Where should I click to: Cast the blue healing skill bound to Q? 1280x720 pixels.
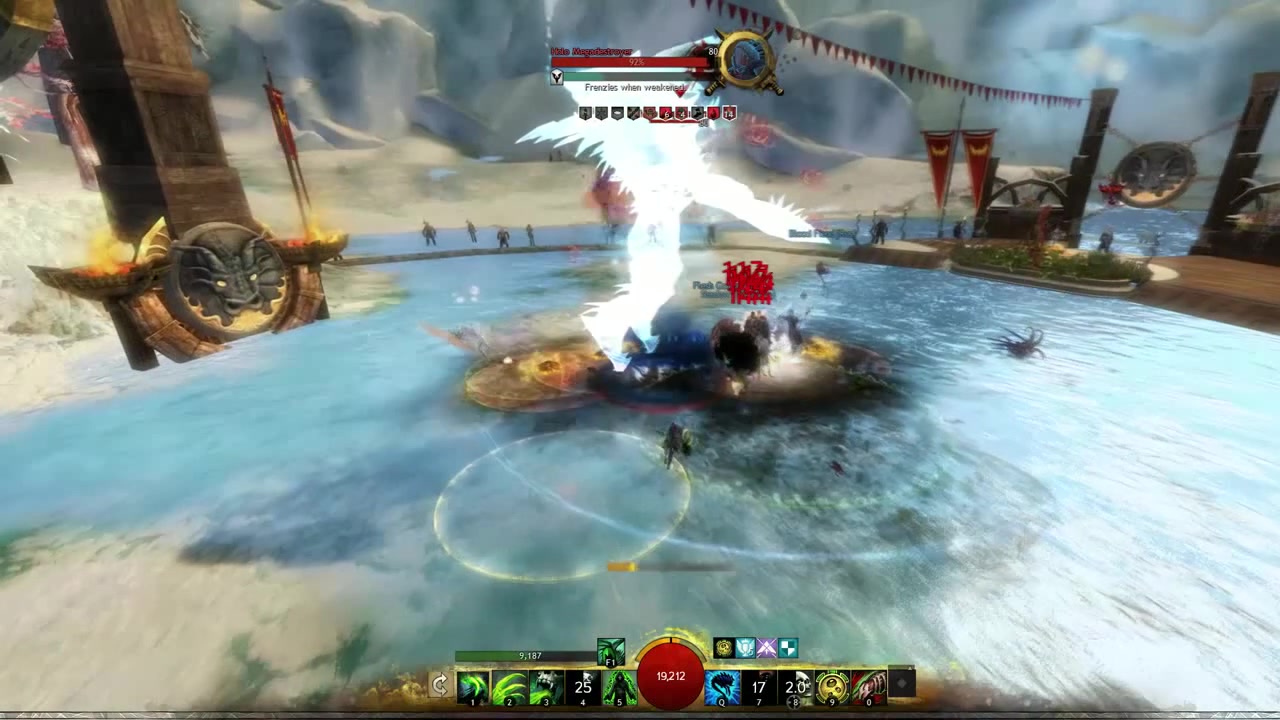tap(721, 684)
